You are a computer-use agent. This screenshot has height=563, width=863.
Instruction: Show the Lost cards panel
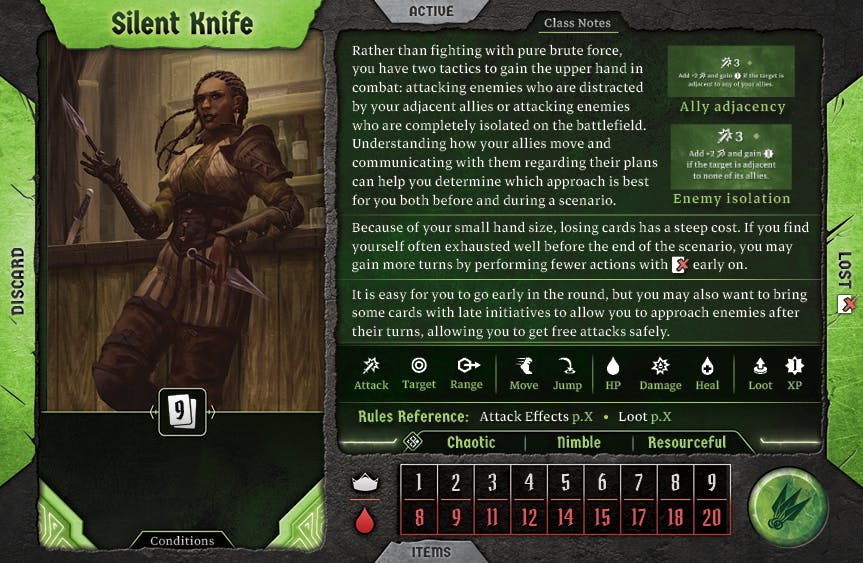coord(845,282)
